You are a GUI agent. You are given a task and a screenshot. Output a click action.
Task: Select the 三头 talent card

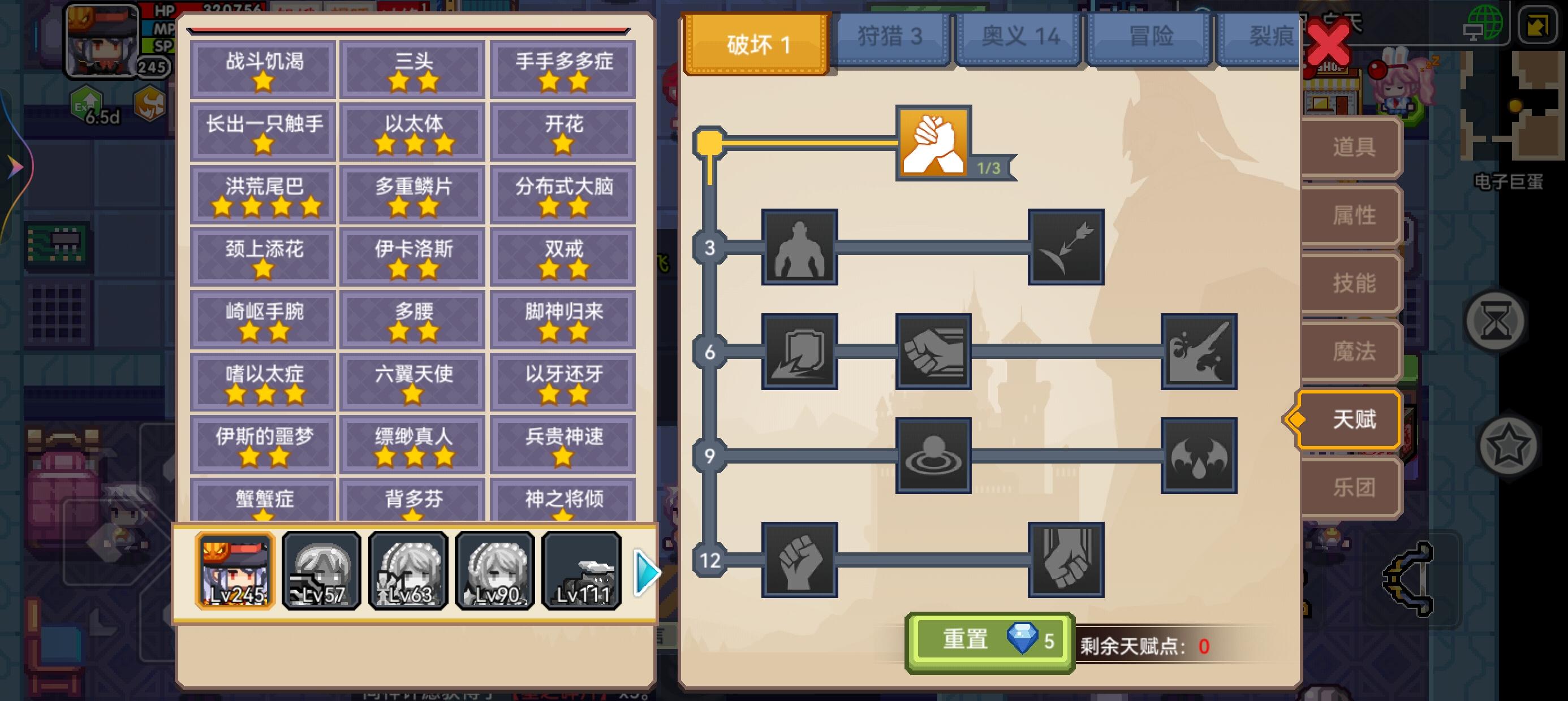pos(412,69)
